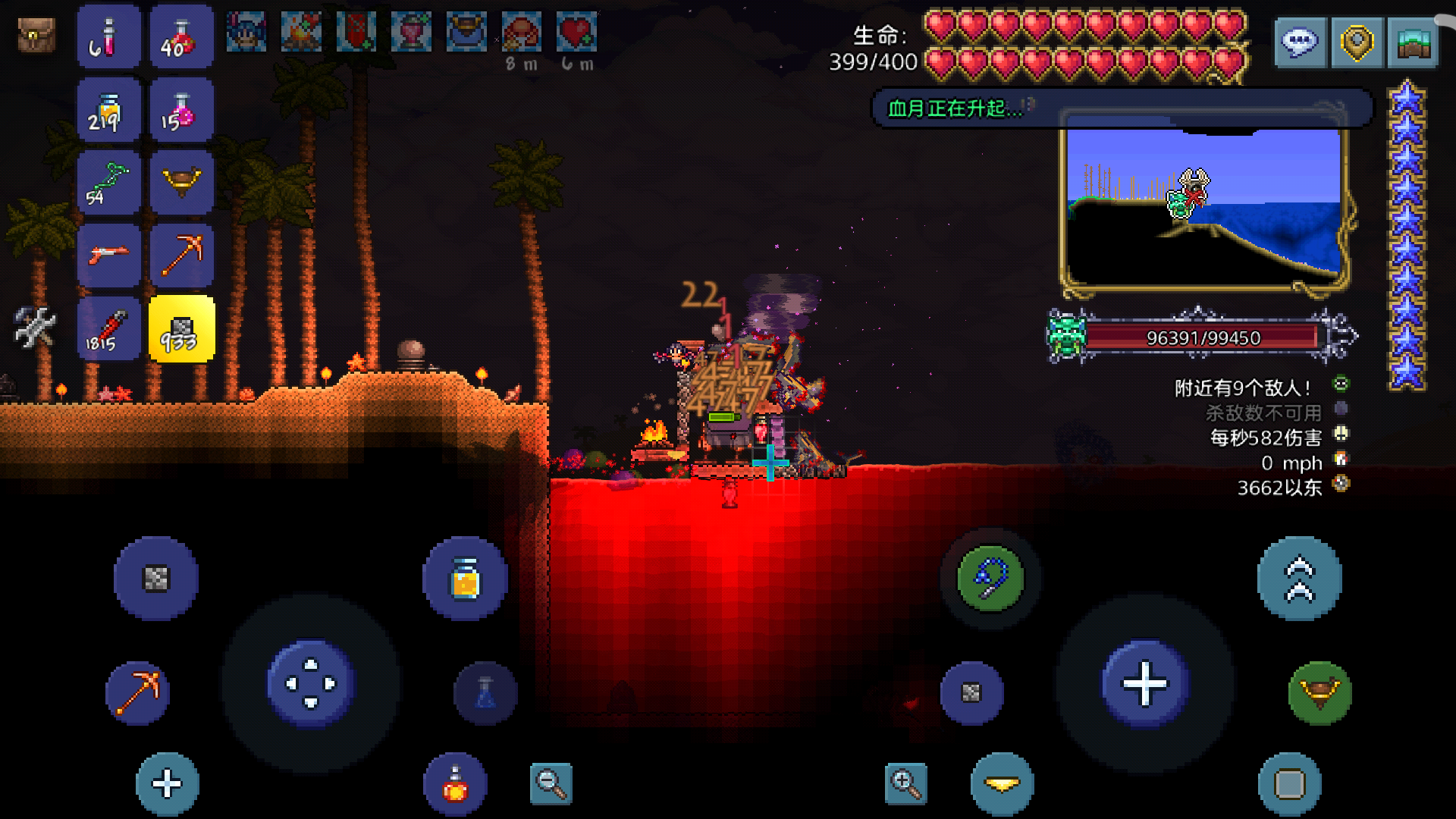Tap the honey jar quick-use button
1456x819 pixels.
coord(465,579)
